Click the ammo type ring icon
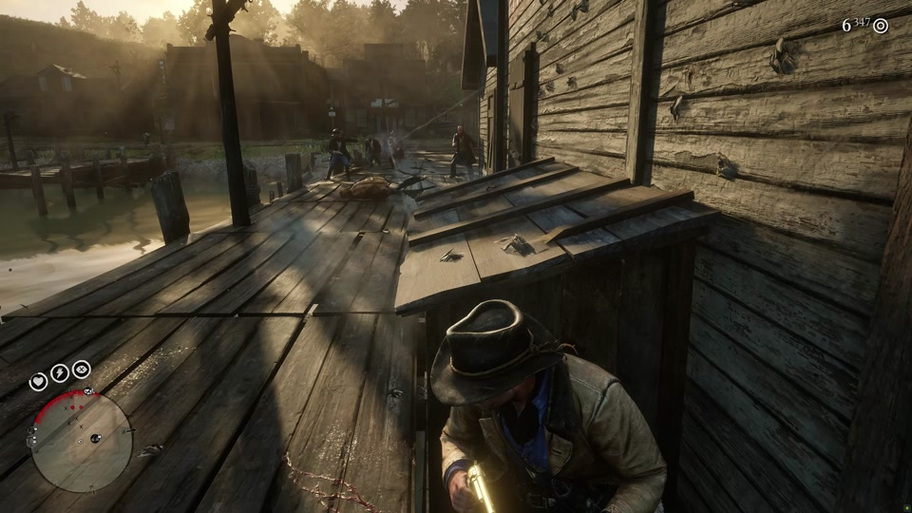Viewport: 912px width, 513px height. (x=880, y=26)
